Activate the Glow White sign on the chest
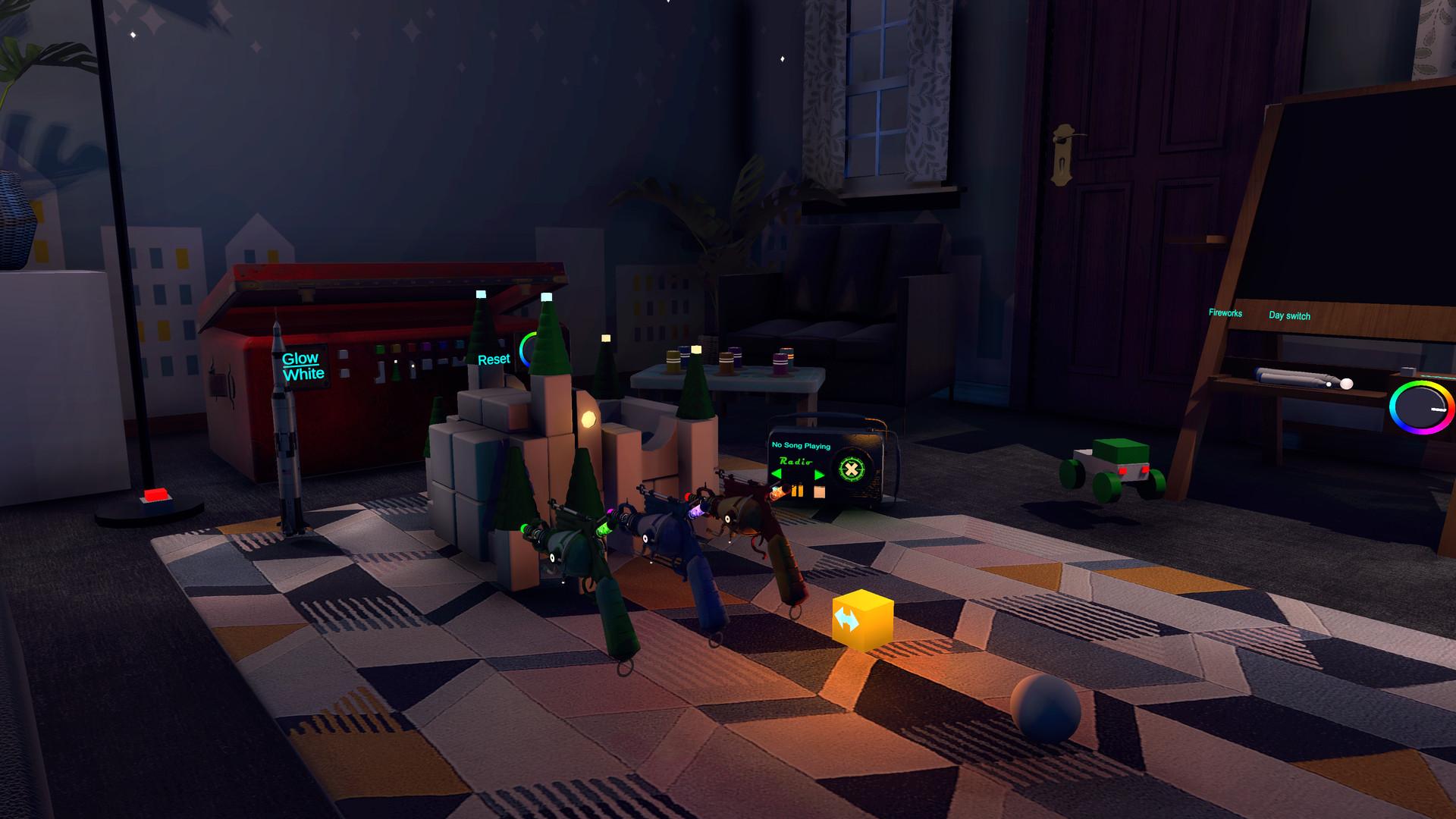Screen dimensions: 1456x819 click(302, 366)
